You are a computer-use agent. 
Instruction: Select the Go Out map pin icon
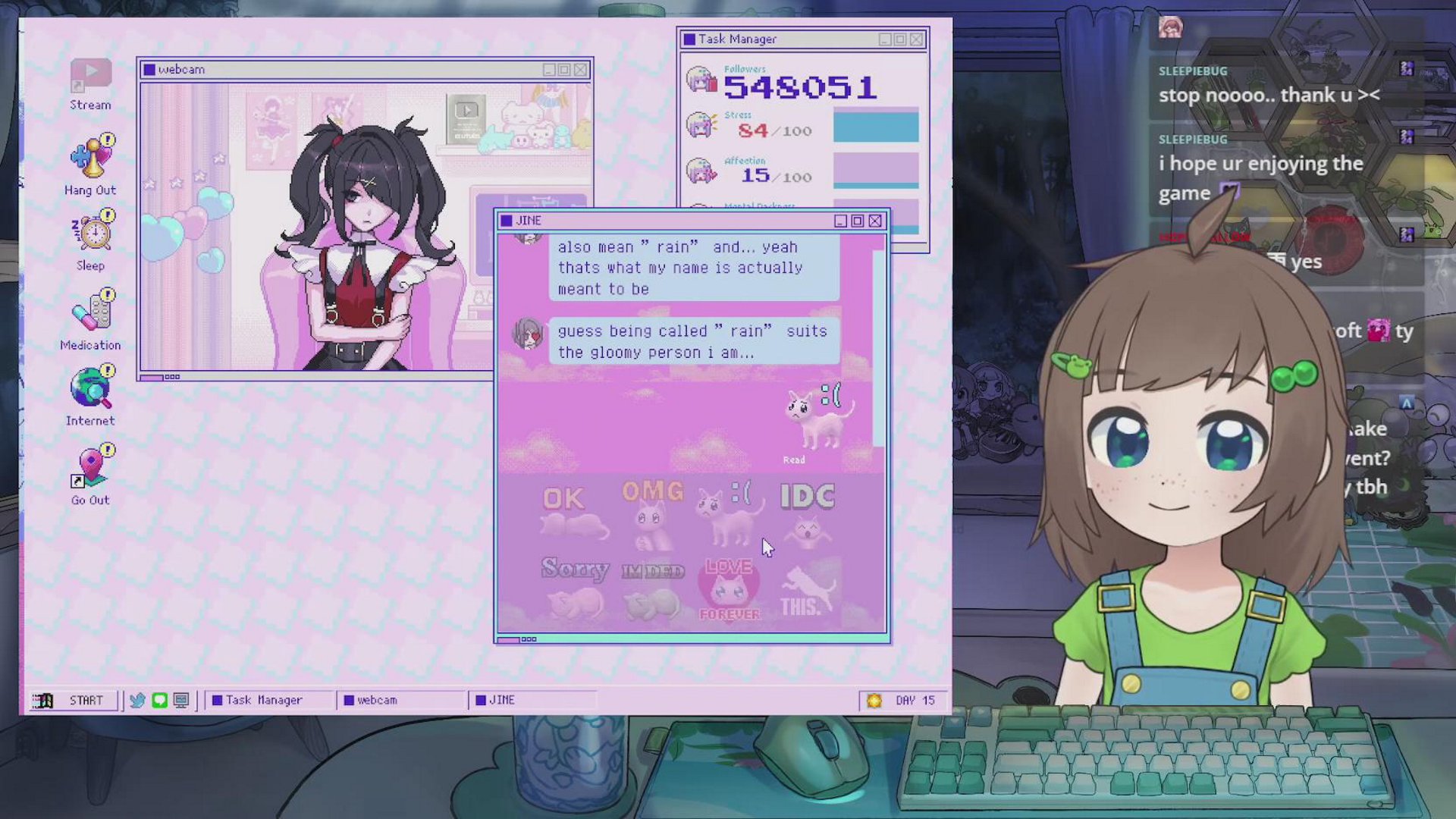(x=92, y=474)
